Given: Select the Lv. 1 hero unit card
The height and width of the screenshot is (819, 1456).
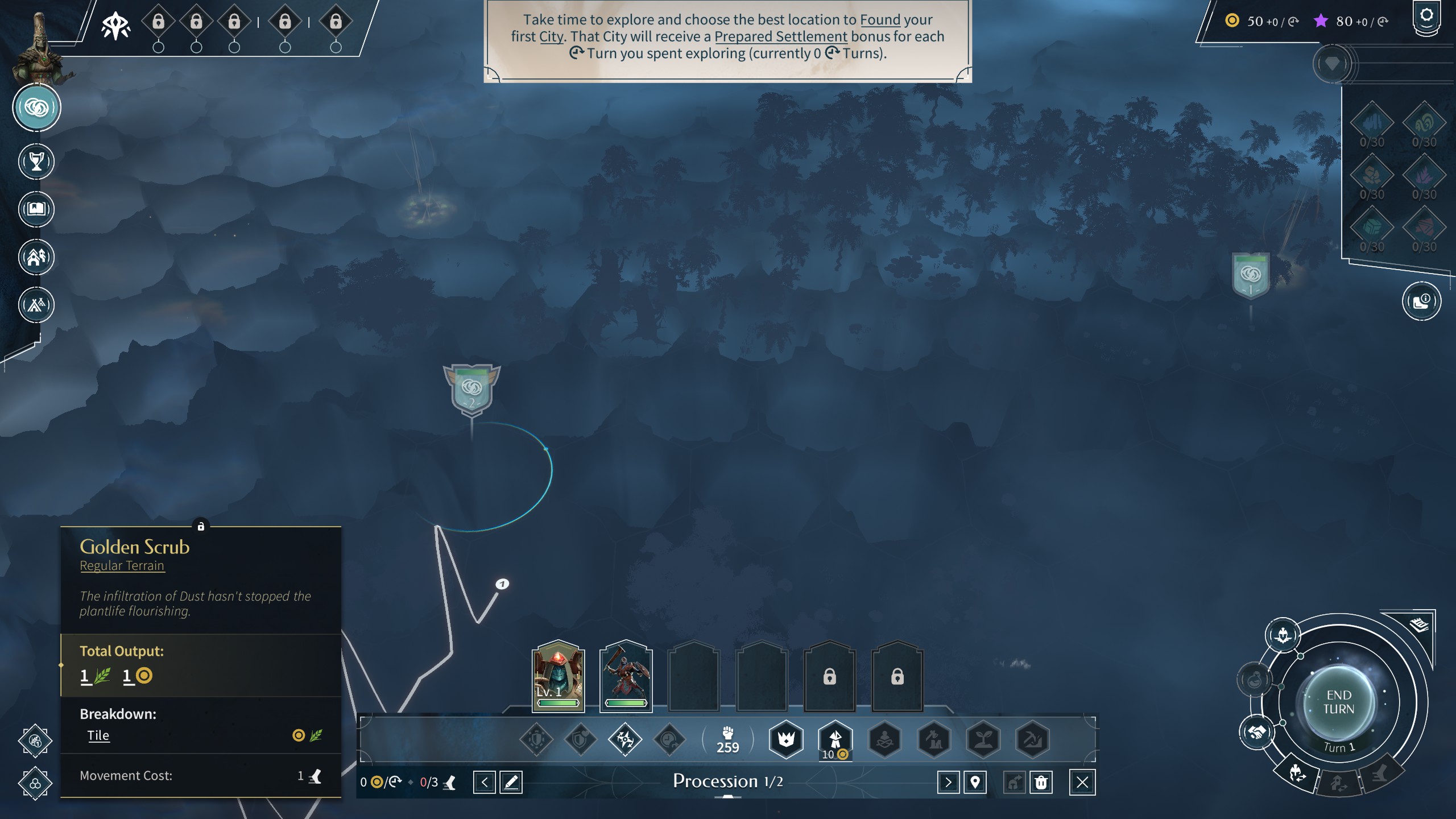Looking at the screenshot, I should tap(558, 676).
